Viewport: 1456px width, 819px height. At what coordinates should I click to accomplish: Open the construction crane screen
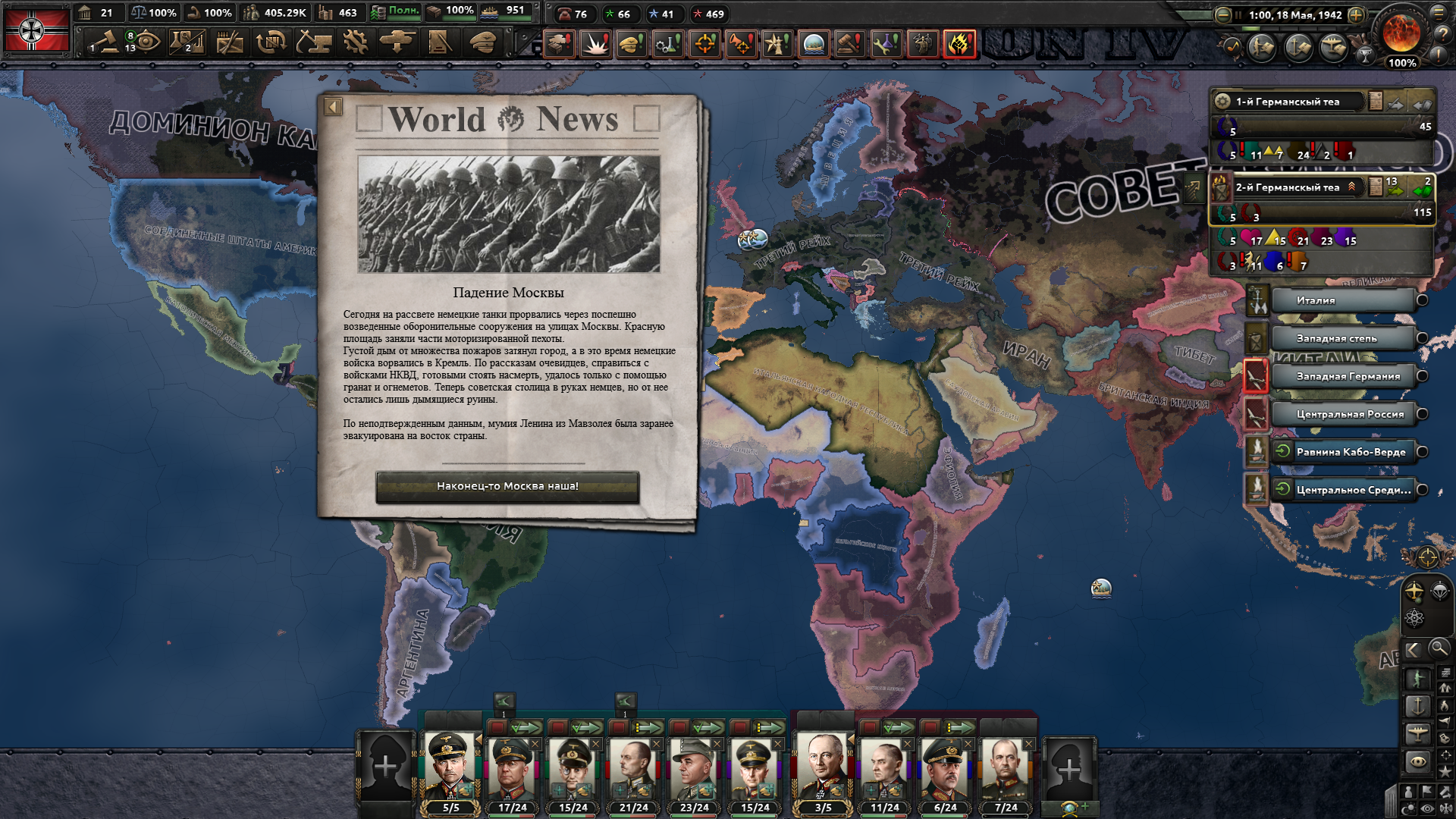(312, 42)
